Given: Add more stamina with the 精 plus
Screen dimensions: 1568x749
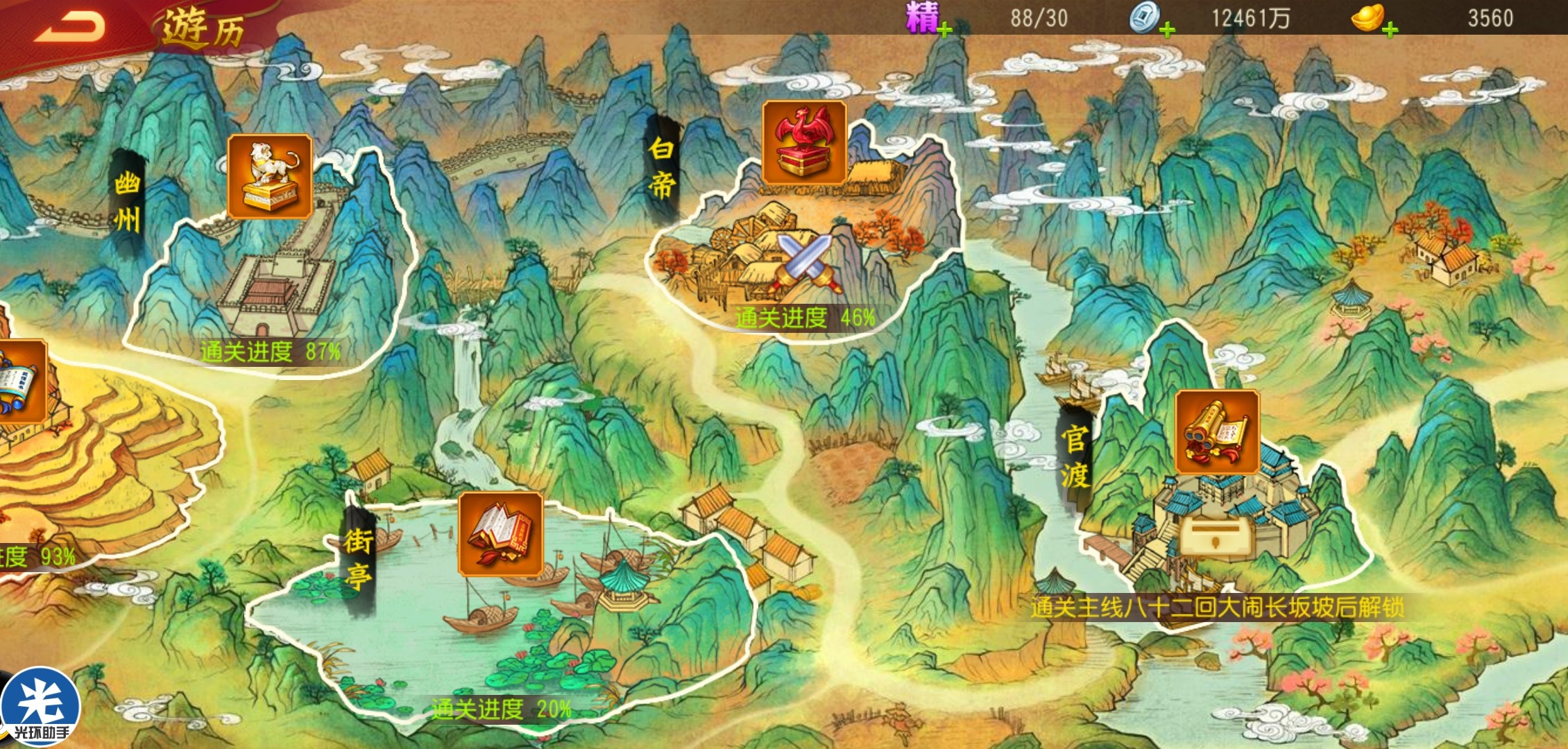Looking at the screenshot, I should (x=944, y=29).
